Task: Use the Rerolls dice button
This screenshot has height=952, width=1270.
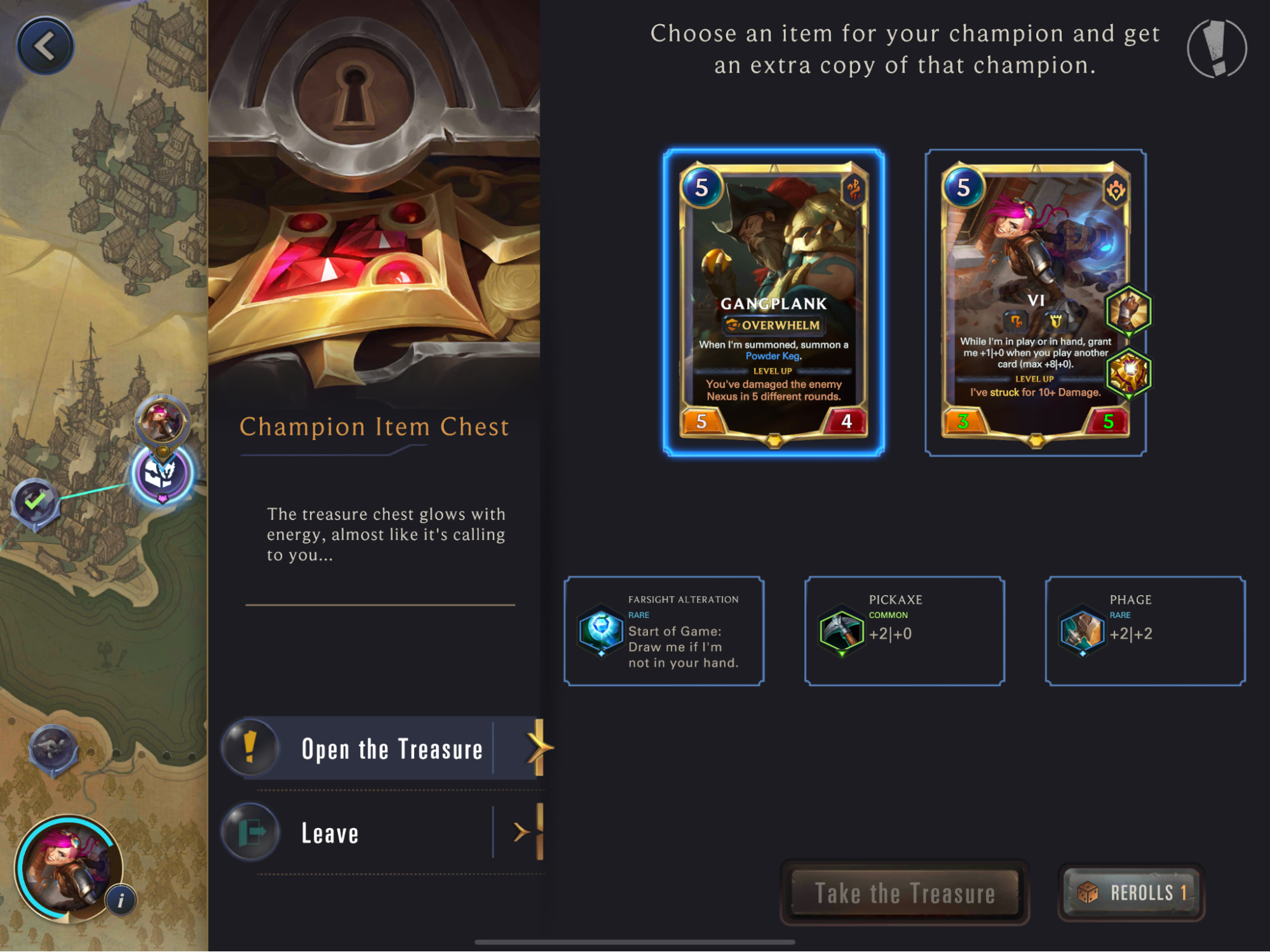Action: (x=1131, y=893)
